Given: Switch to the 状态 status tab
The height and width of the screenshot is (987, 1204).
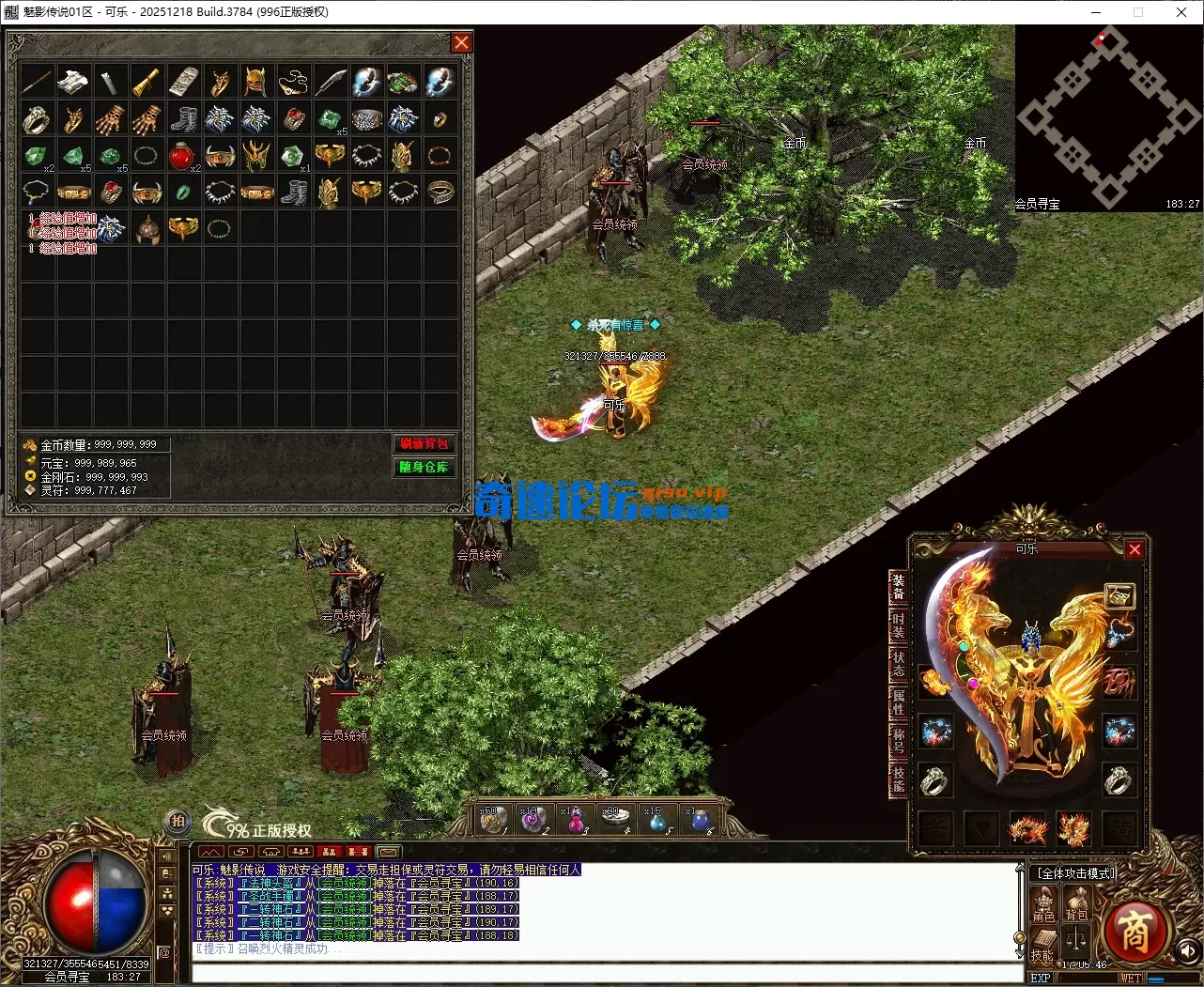Looking at the screenshot, I should pos(898,663).
